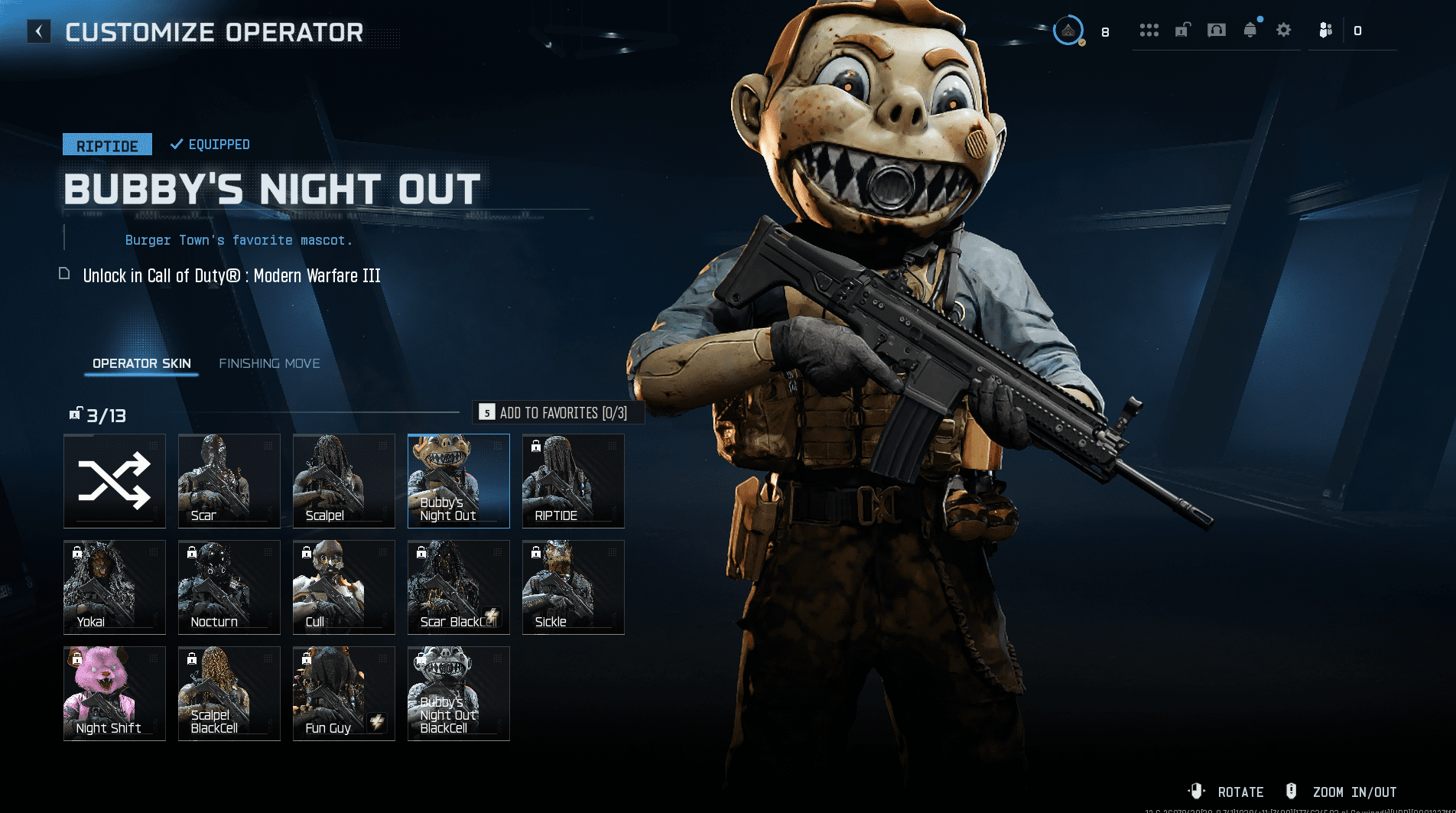Switch to the Finishing Move tab
1456x813 pixels.
[269, 363]
